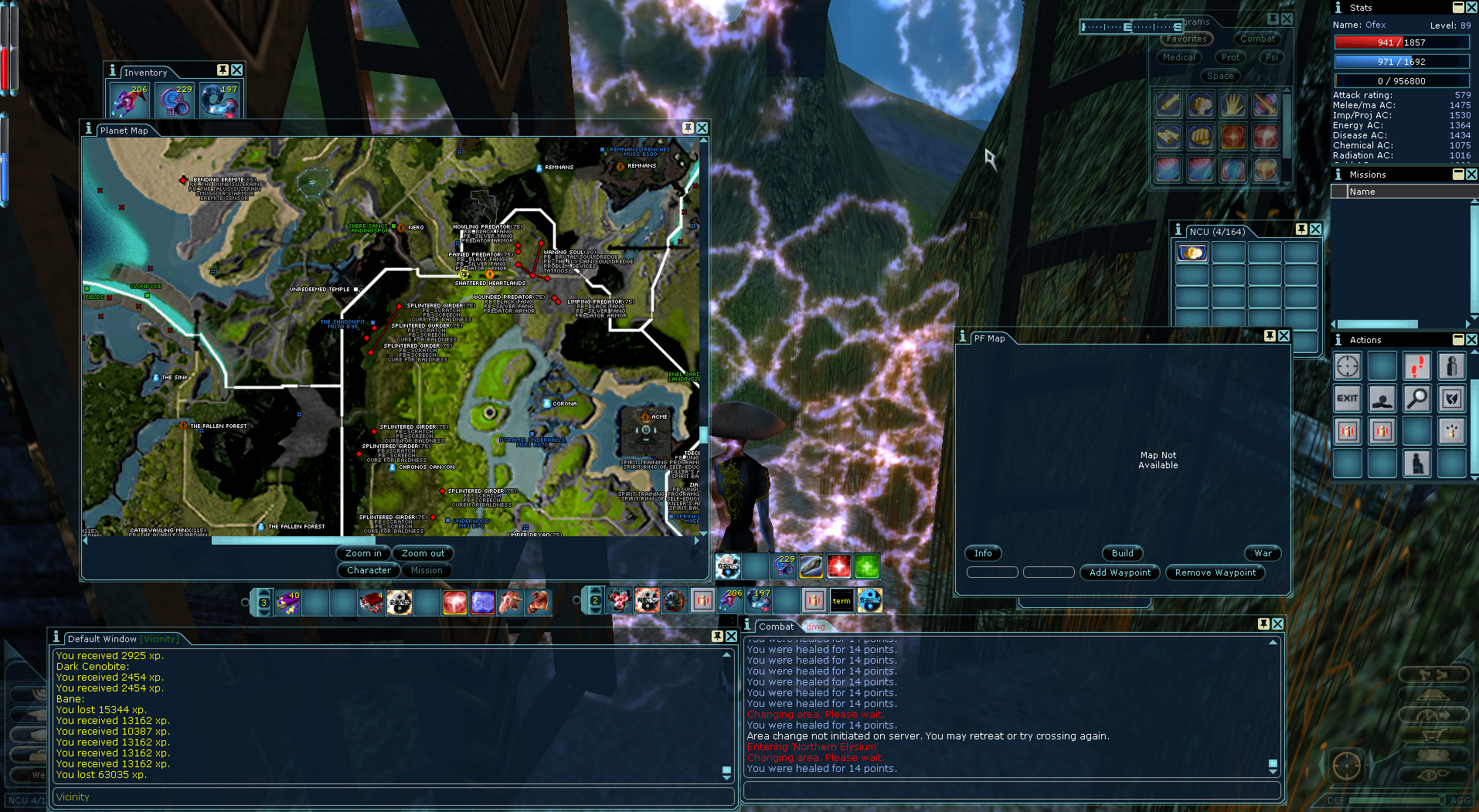The image size is (1479, 812).
Task: Remove the waypoint from PF Map
Action: pyautogui.click(x=1215, y=572)
